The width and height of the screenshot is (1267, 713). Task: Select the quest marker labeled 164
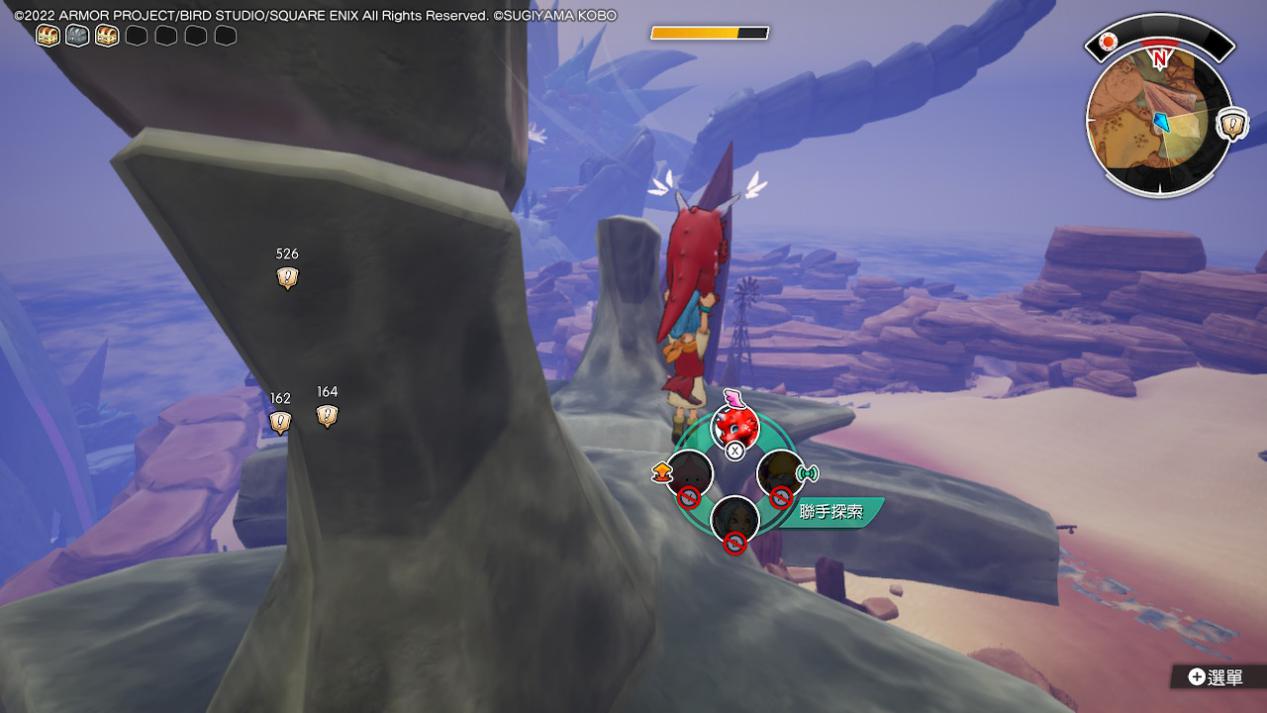(327, 415)
